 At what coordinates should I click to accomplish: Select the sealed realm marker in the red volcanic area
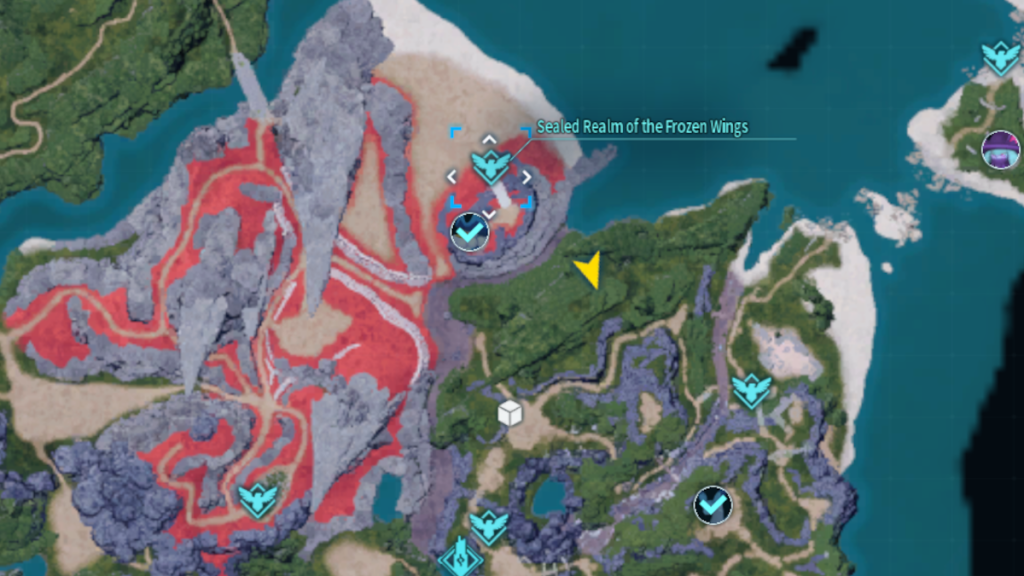(258, 499)
